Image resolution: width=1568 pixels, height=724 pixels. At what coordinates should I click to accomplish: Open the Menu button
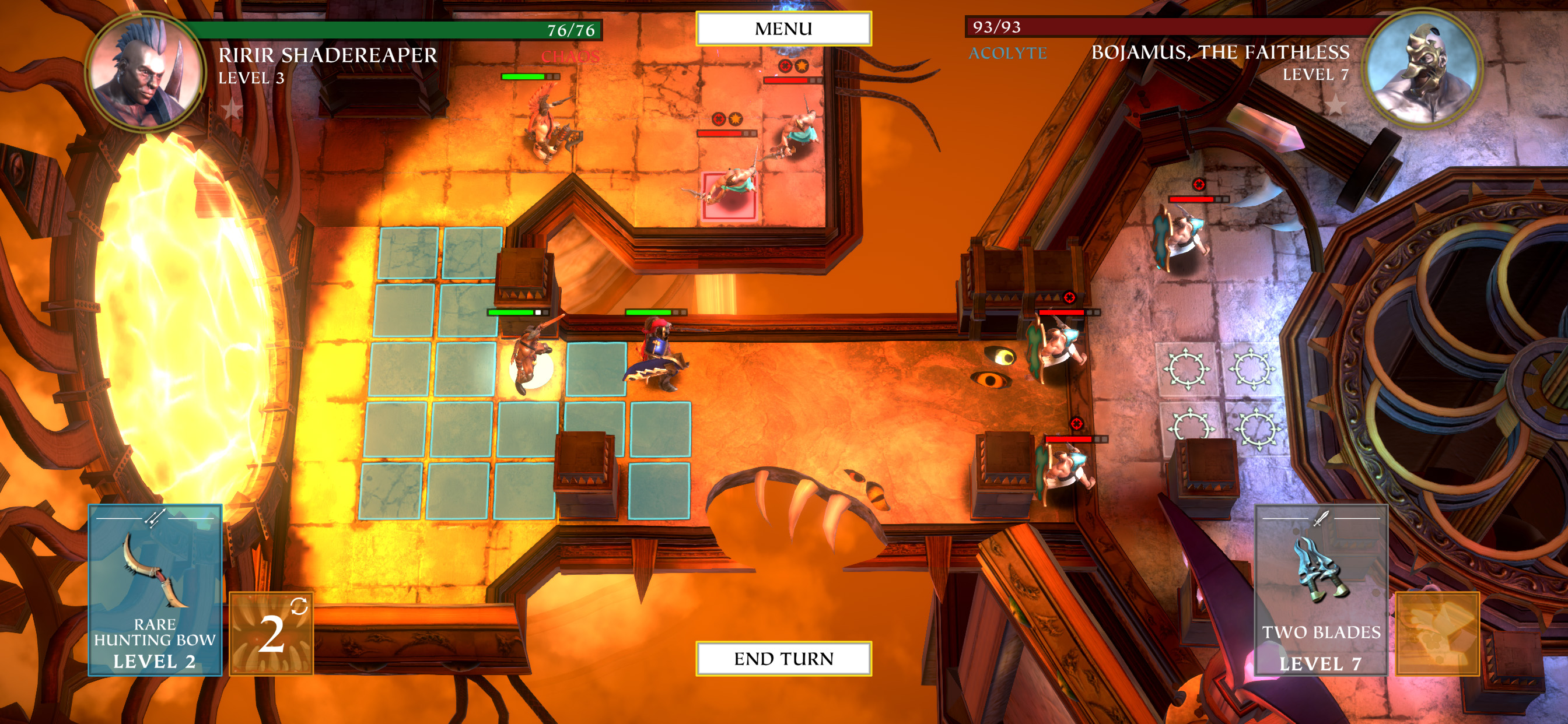783,29
